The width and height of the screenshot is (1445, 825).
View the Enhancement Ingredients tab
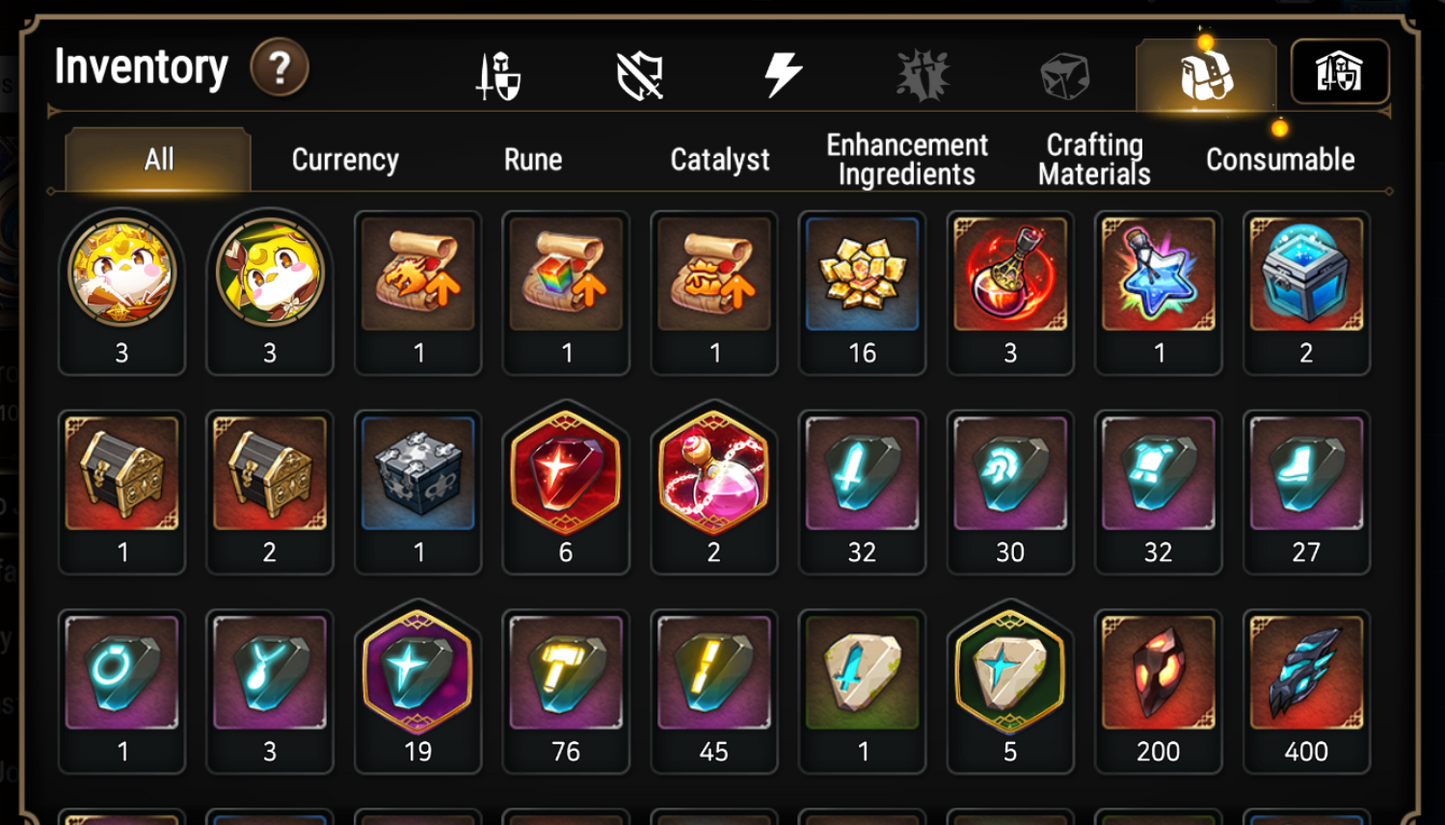[x=905, y=159]
